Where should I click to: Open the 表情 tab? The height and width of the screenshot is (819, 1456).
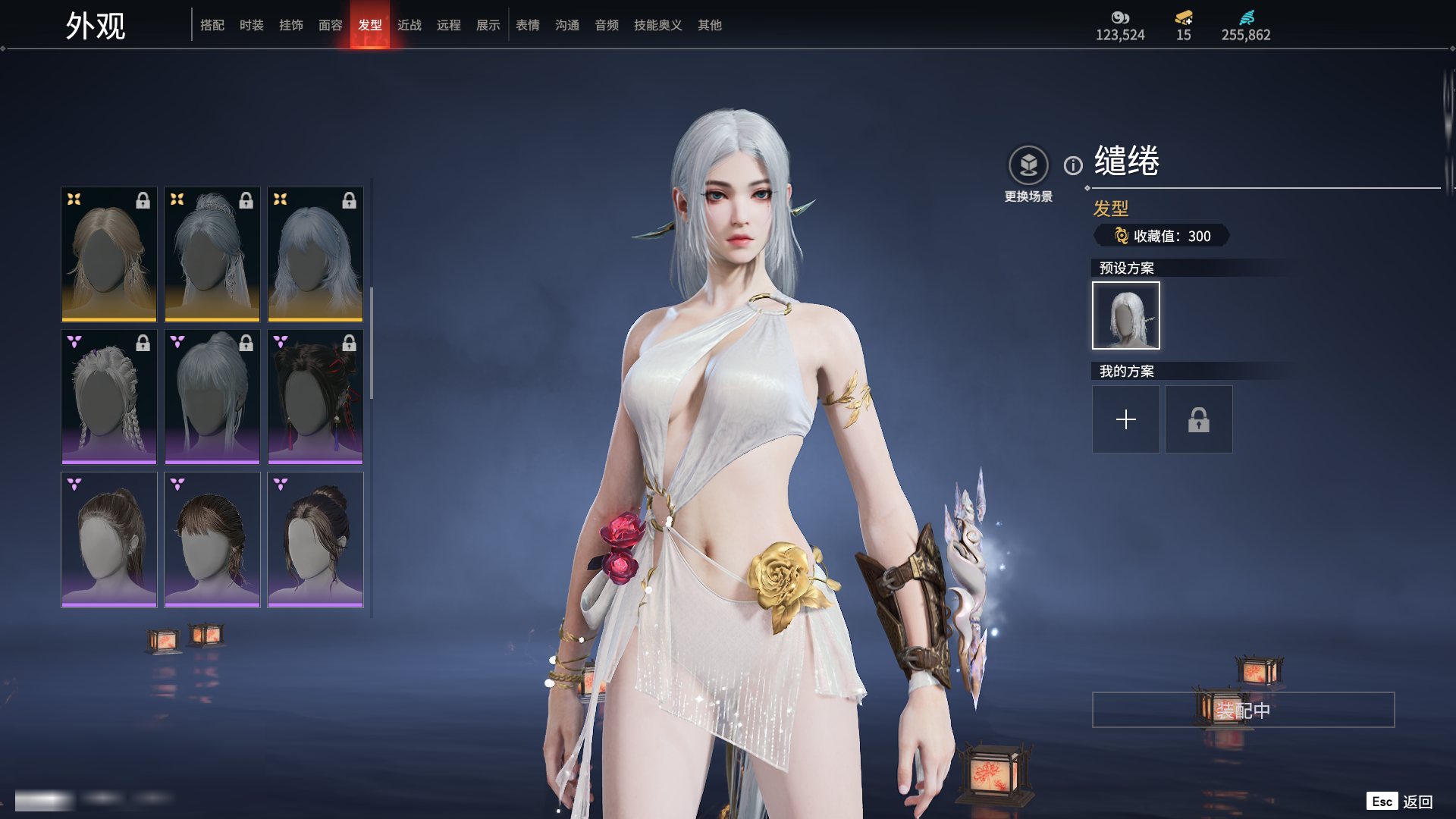coord(527,25)
